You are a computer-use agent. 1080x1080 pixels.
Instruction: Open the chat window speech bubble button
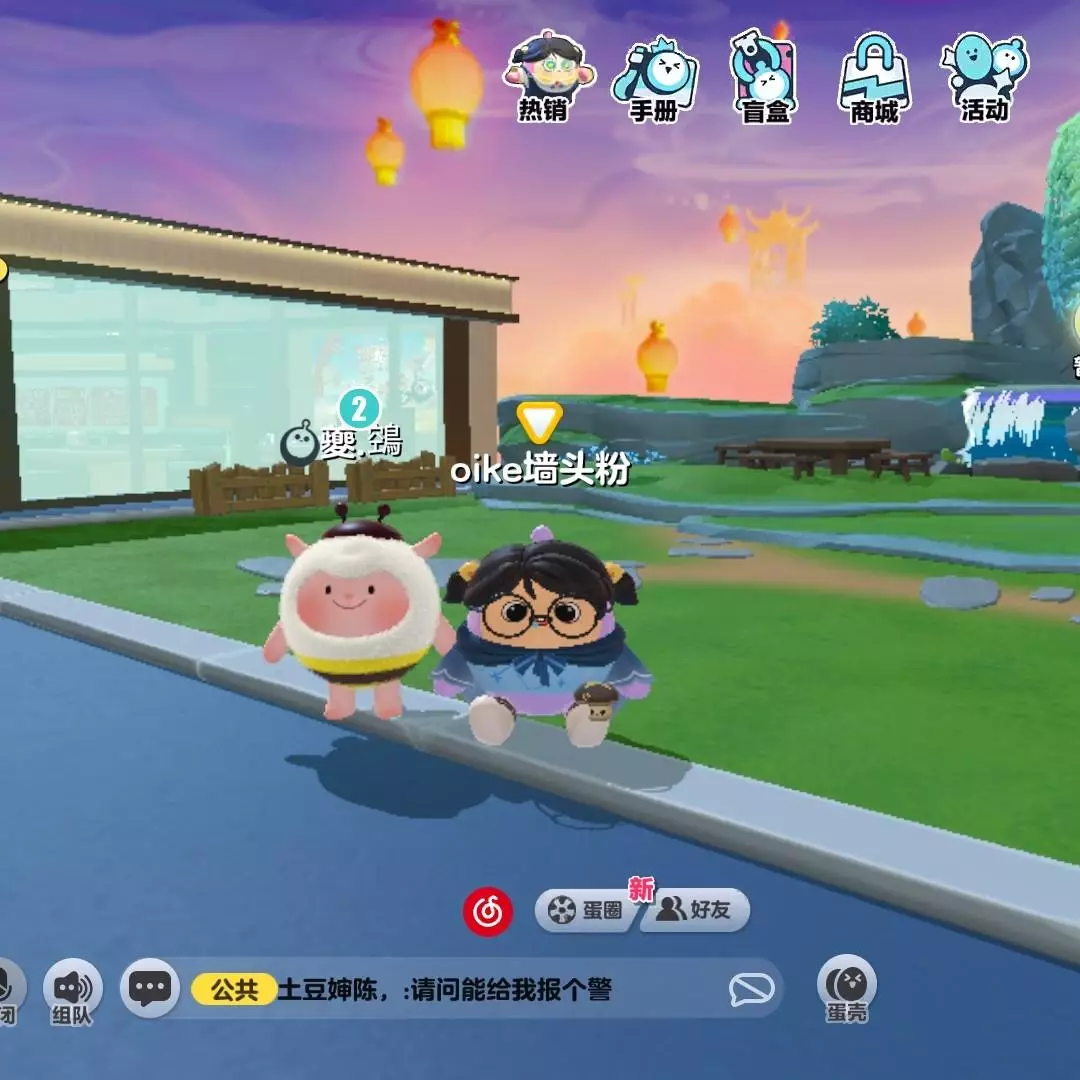click(150, 989)
